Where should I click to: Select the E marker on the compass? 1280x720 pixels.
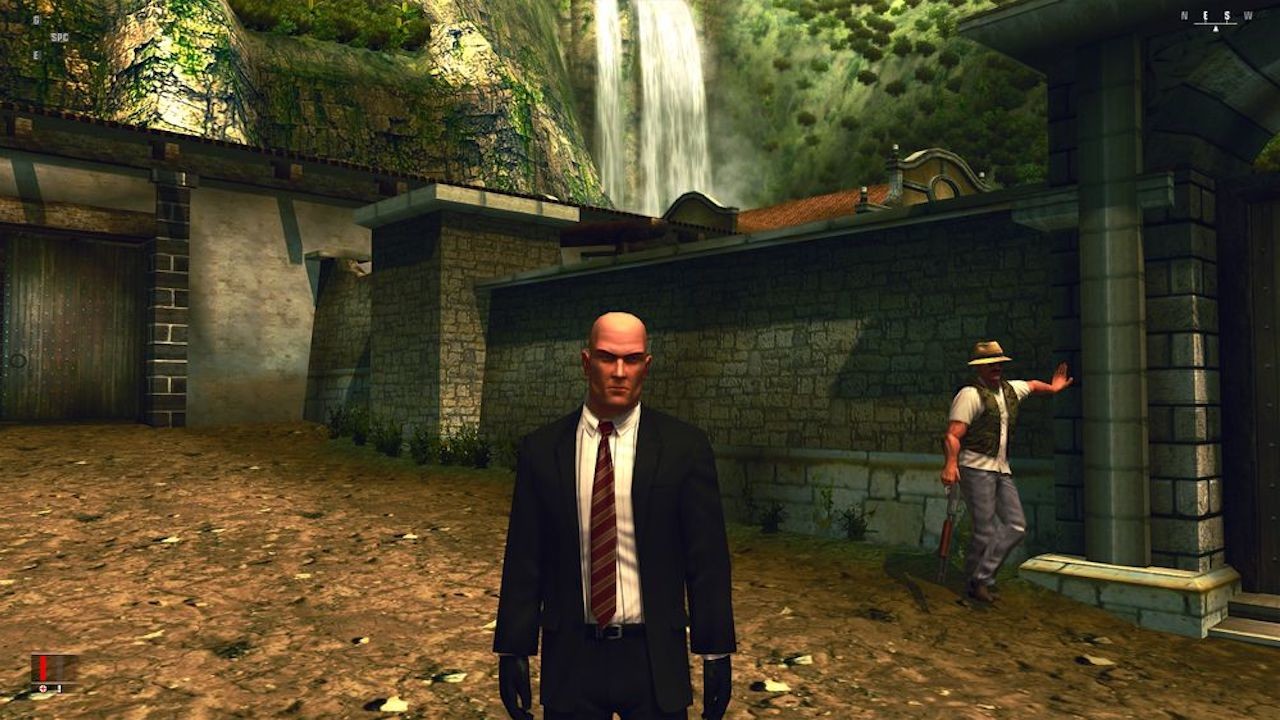(1205, 14)
